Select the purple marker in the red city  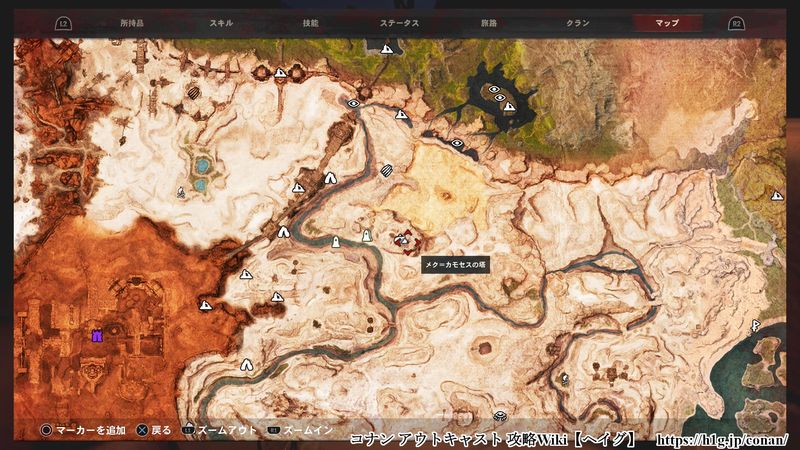(97, 336)
